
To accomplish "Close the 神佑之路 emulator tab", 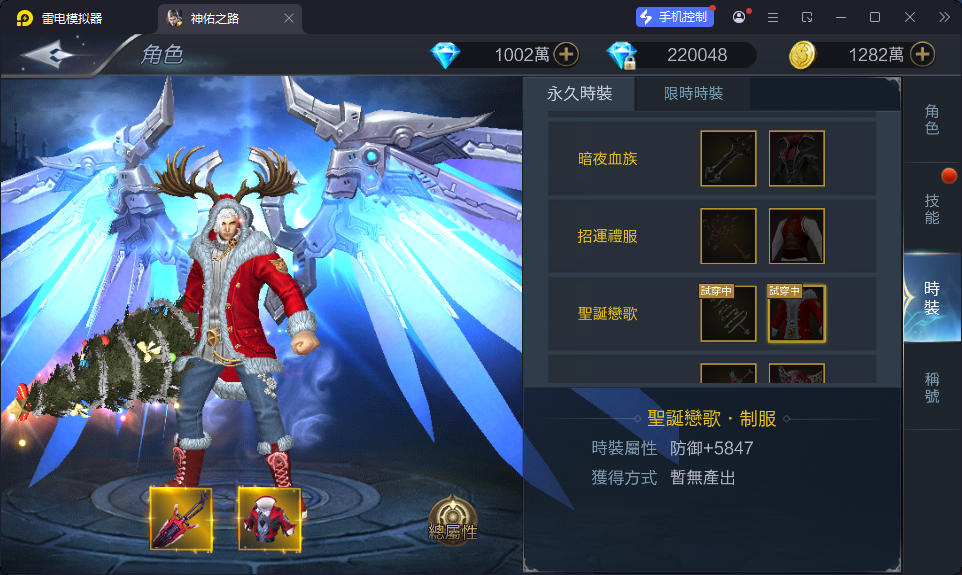I will tap(289, 18).
